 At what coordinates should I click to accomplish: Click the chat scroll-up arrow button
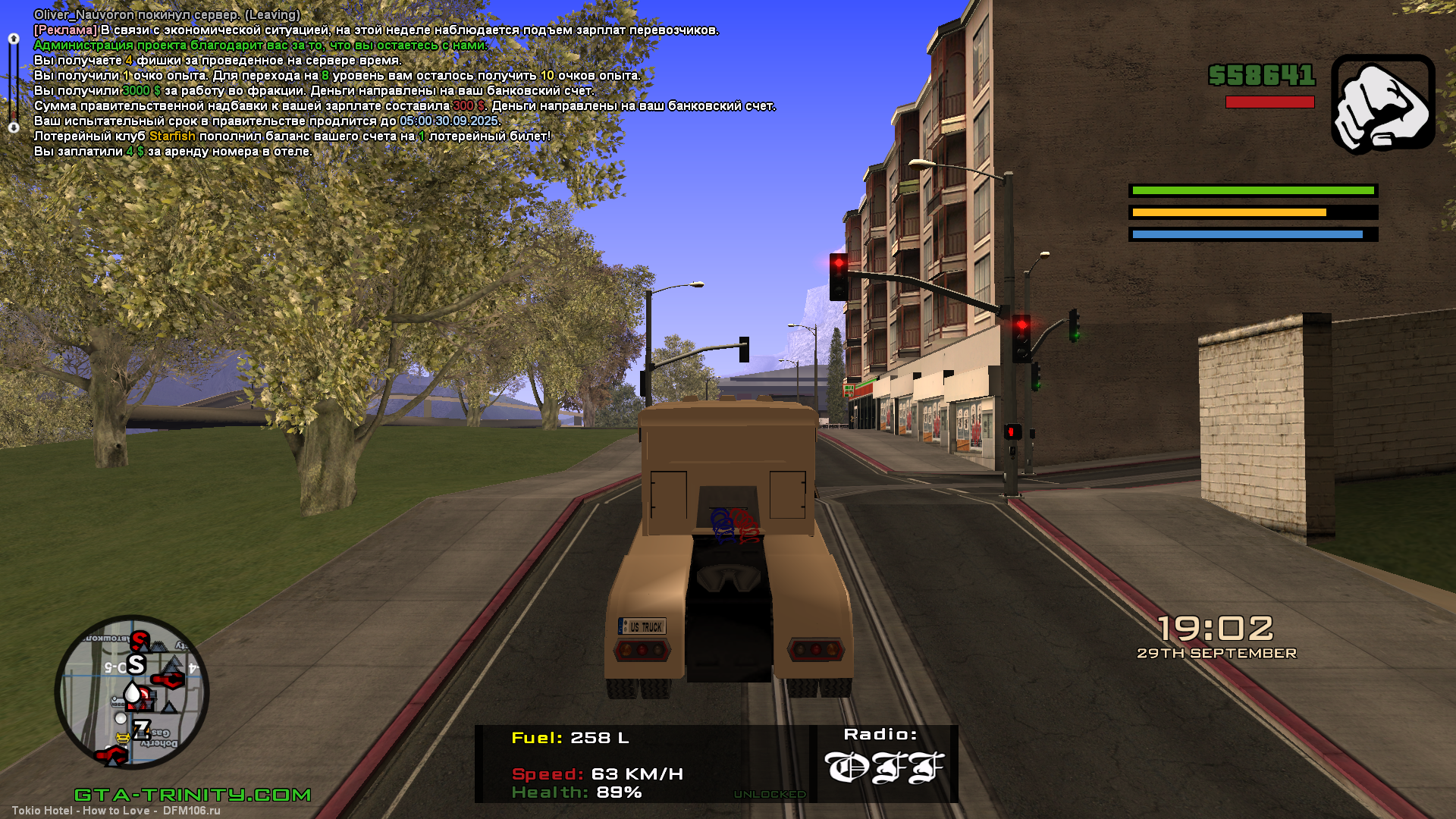tap(13, 38)
